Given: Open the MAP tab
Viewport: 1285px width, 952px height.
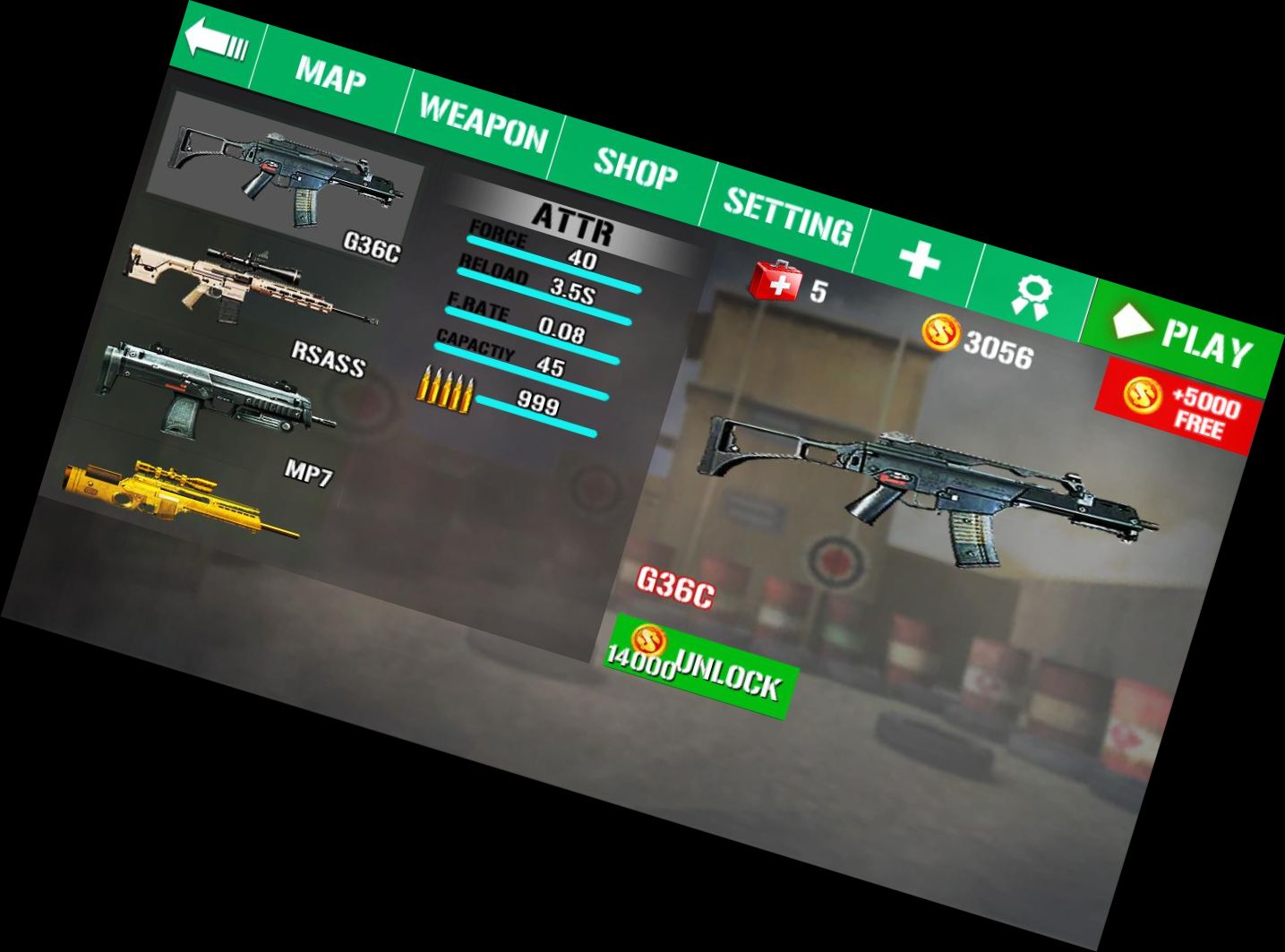Looking at the screenshot, I should tap(330, 76).
